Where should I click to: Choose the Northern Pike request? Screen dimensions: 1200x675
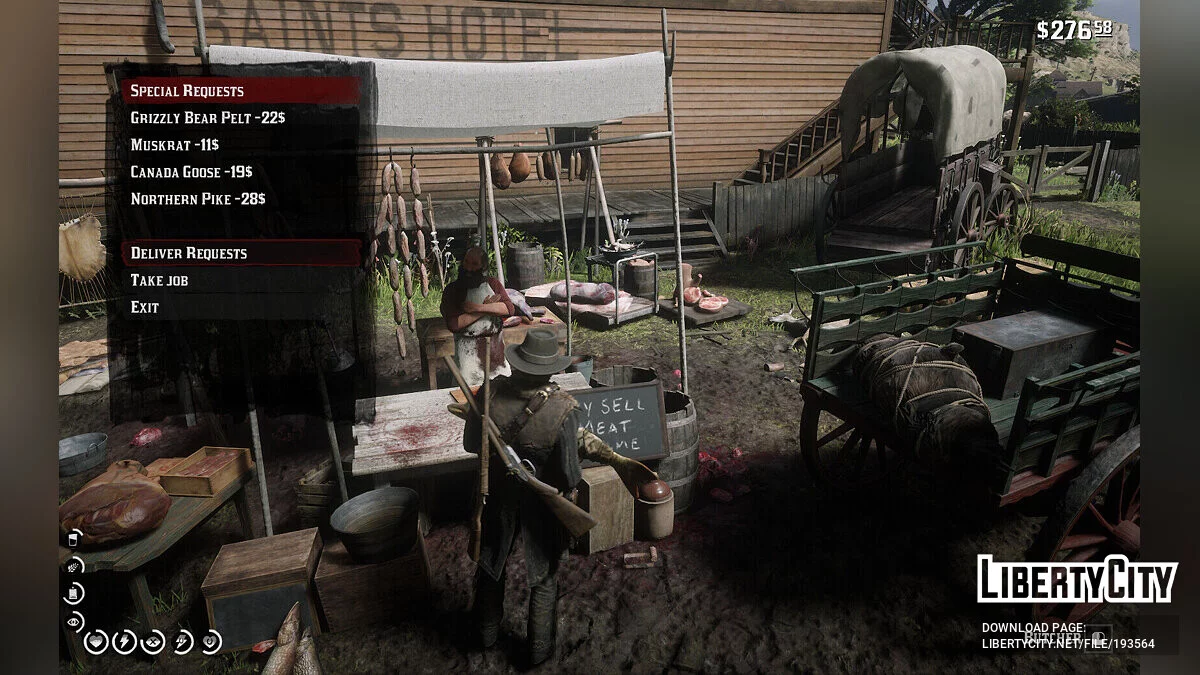pos(197,199)
